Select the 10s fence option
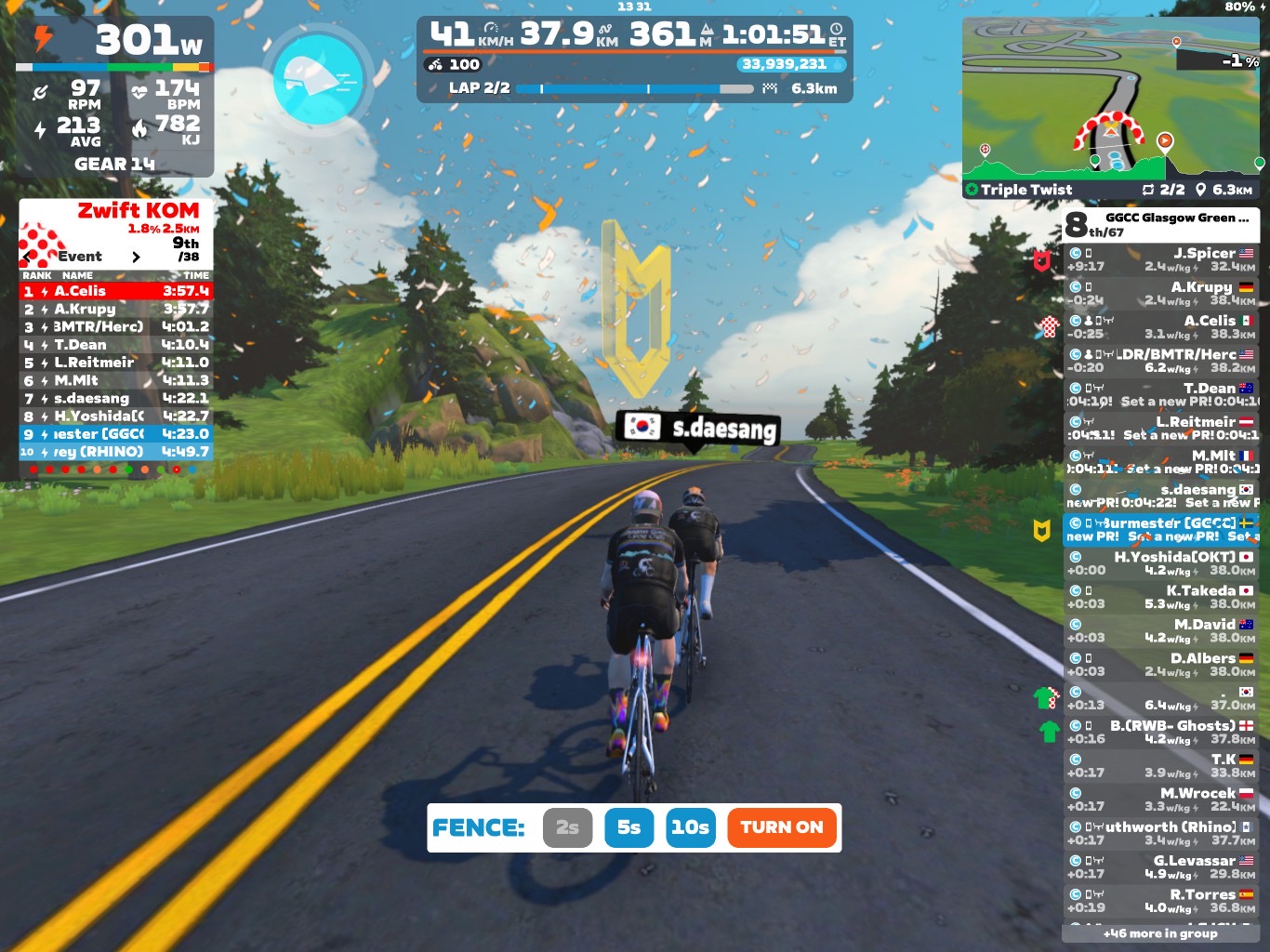Screen dimensions: 1270x952 point(690,827)
